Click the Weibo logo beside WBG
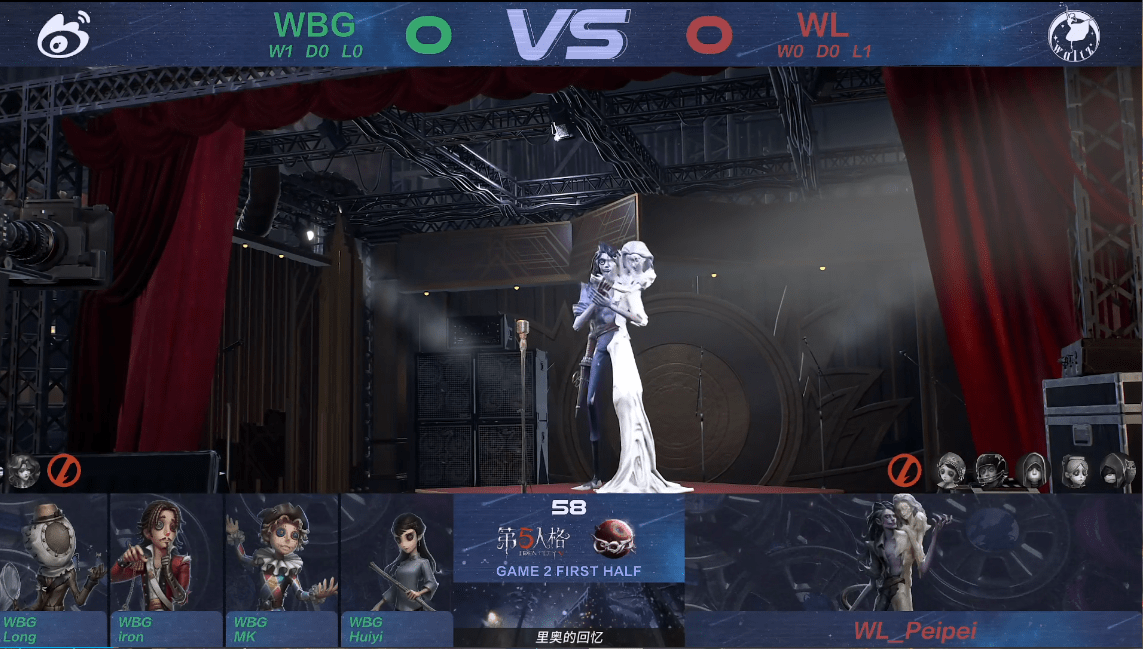 click(64, 34)
